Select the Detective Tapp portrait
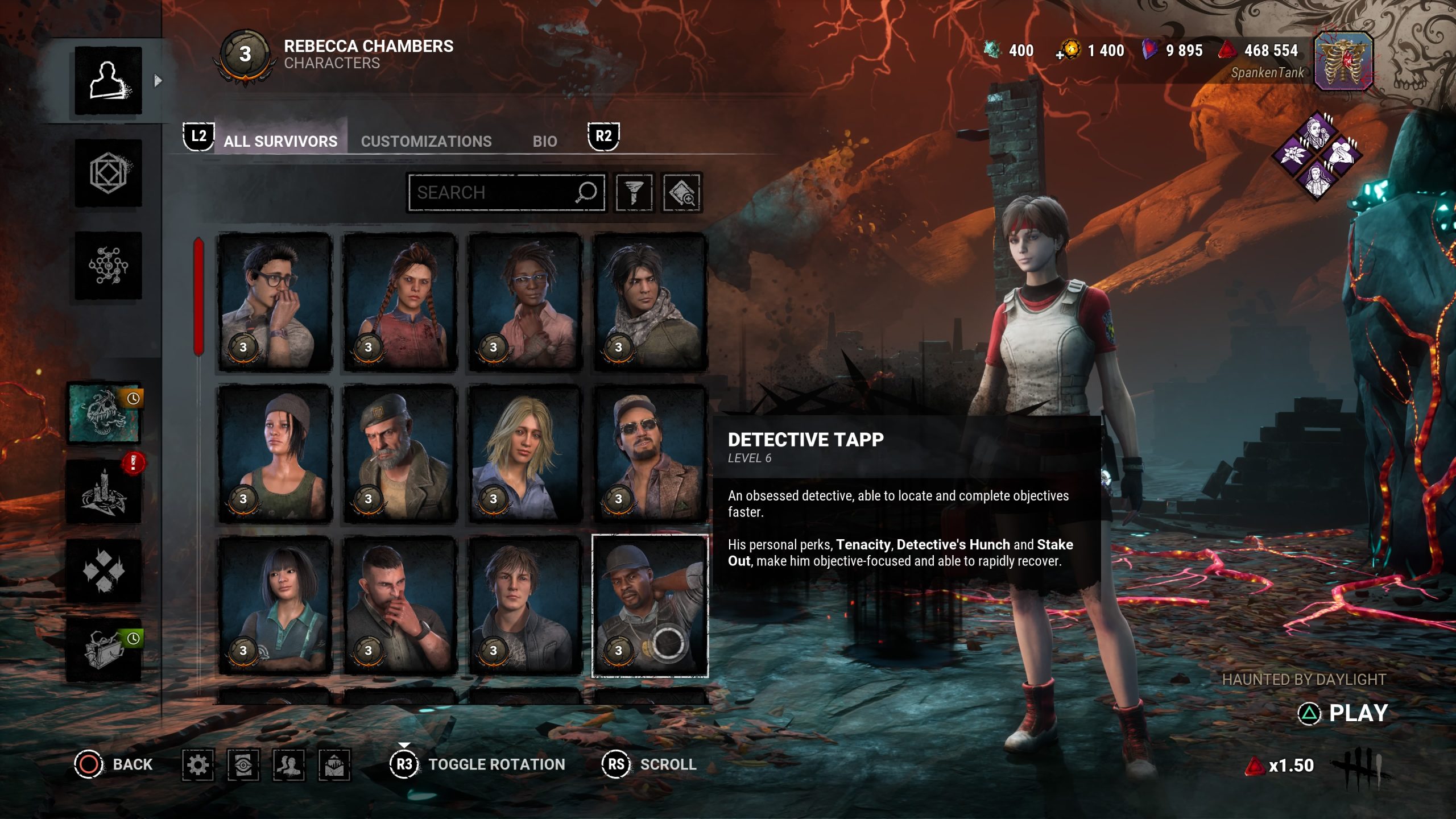Viewport: 1456px width, 819px height. pos(650,606)
